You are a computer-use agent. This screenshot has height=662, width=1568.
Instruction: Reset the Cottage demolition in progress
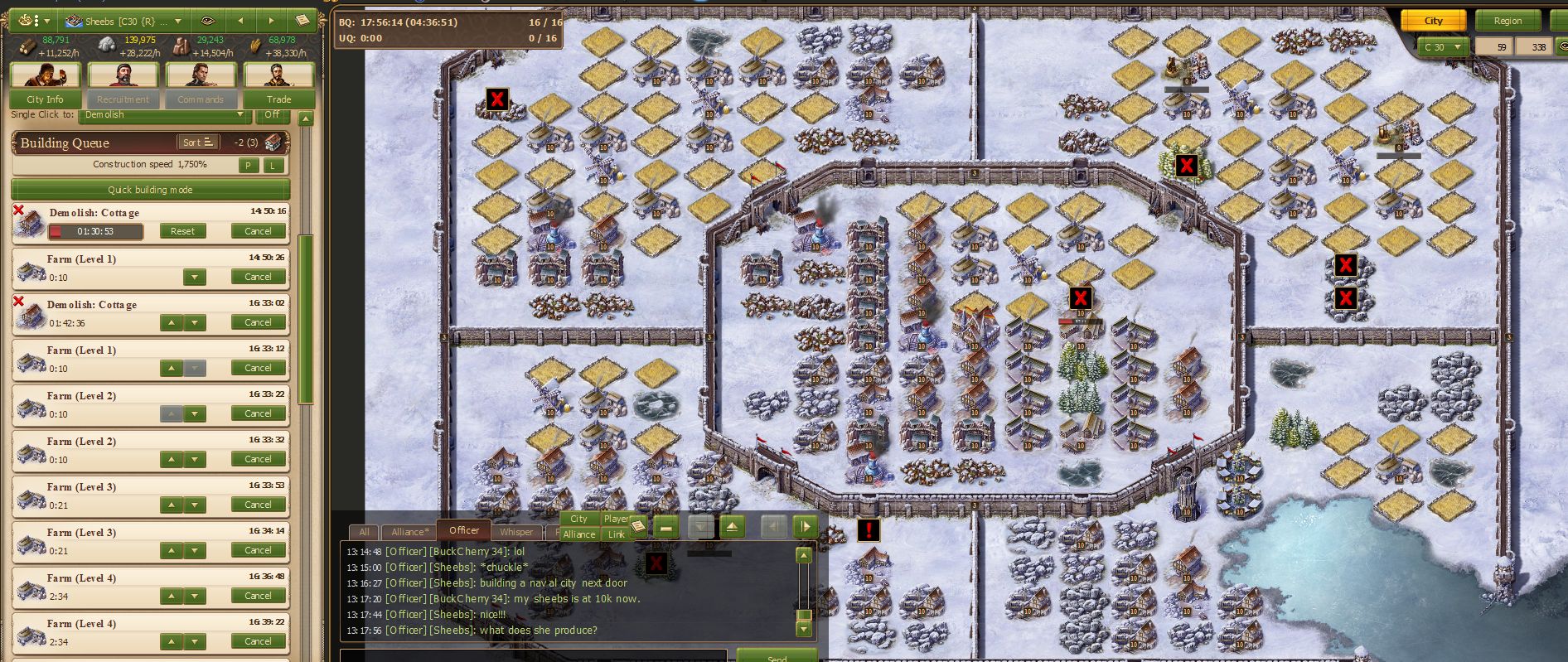(182, 231)
